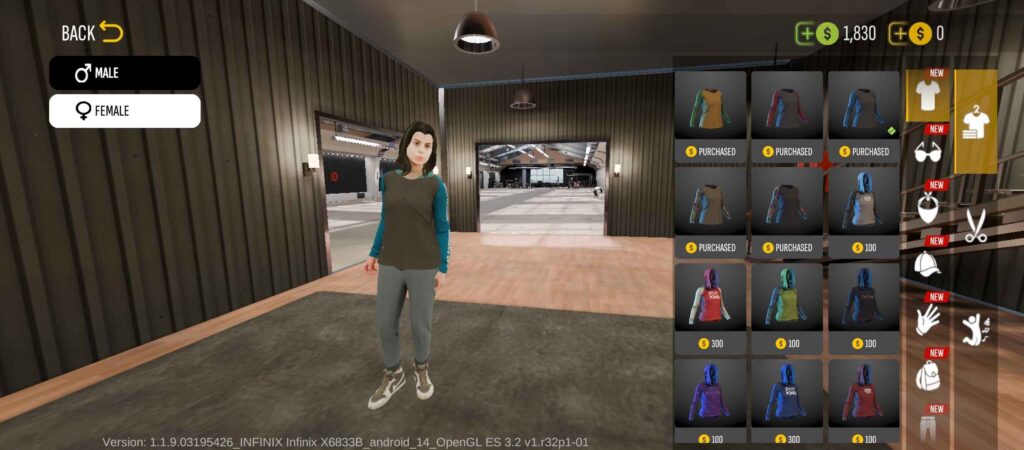The height and width of the screenshot is (450, 1024).
Task: Open the sunglasses category
Action: point(929,152)
